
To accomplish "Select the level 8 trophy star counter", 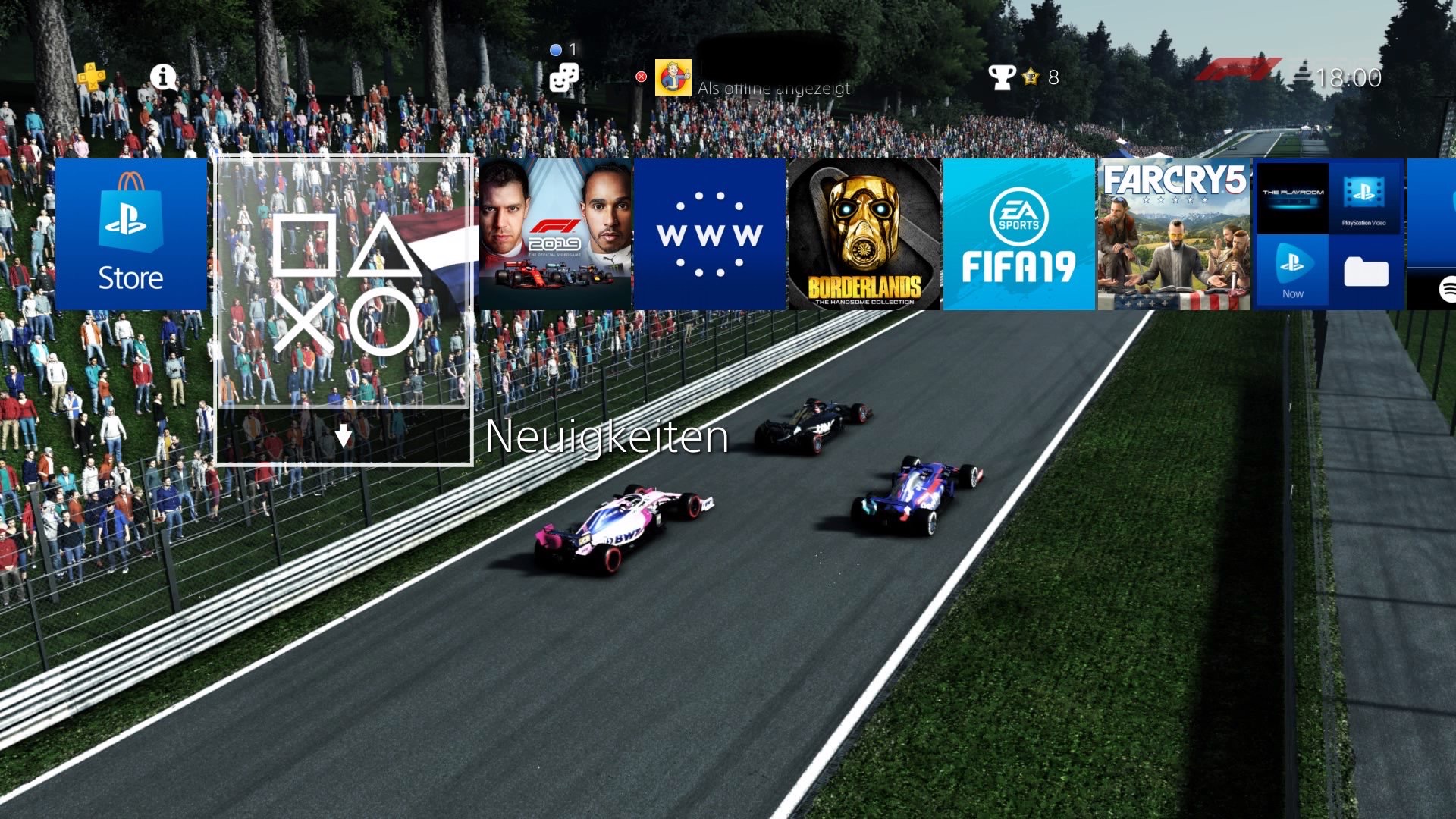I will (1037, 78).
